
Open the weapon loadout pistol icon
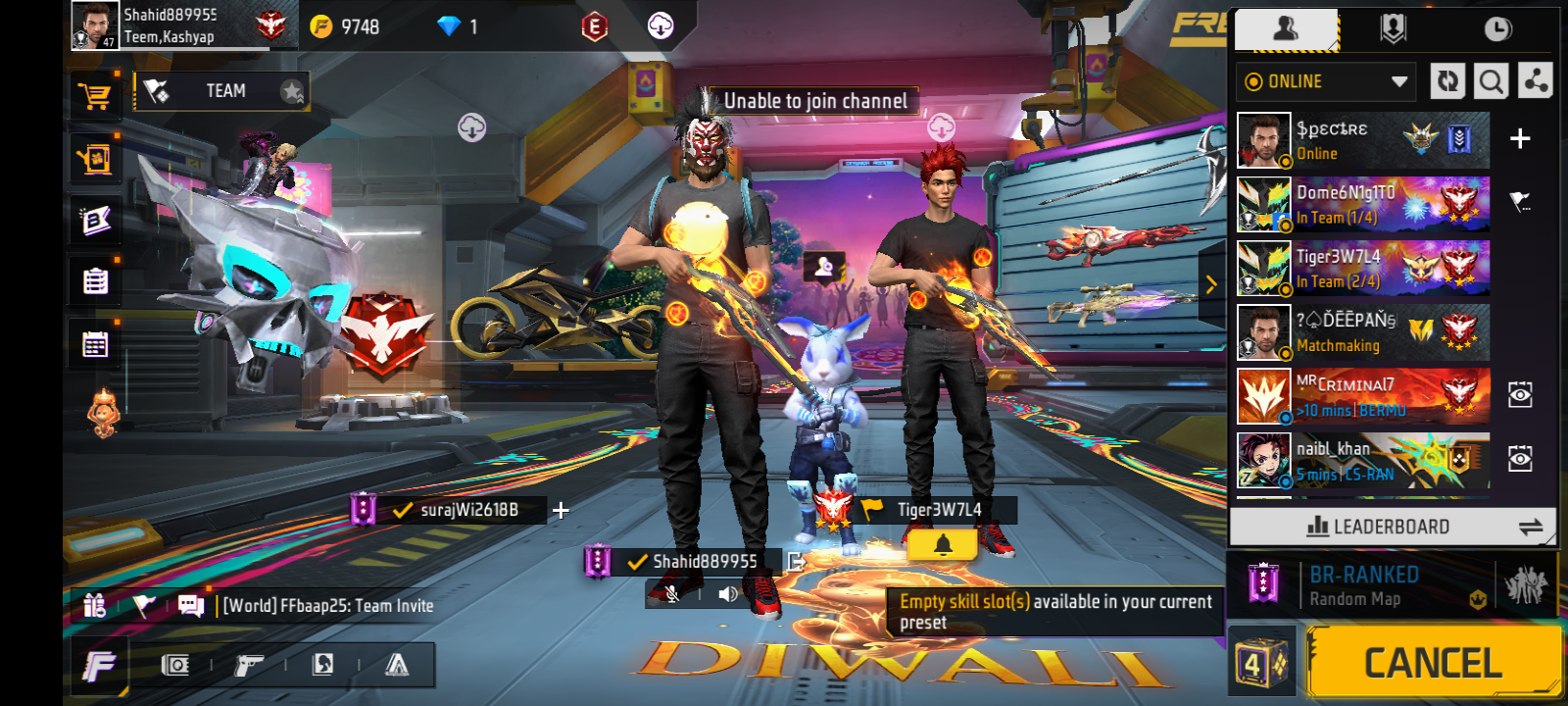pos(249,666)
